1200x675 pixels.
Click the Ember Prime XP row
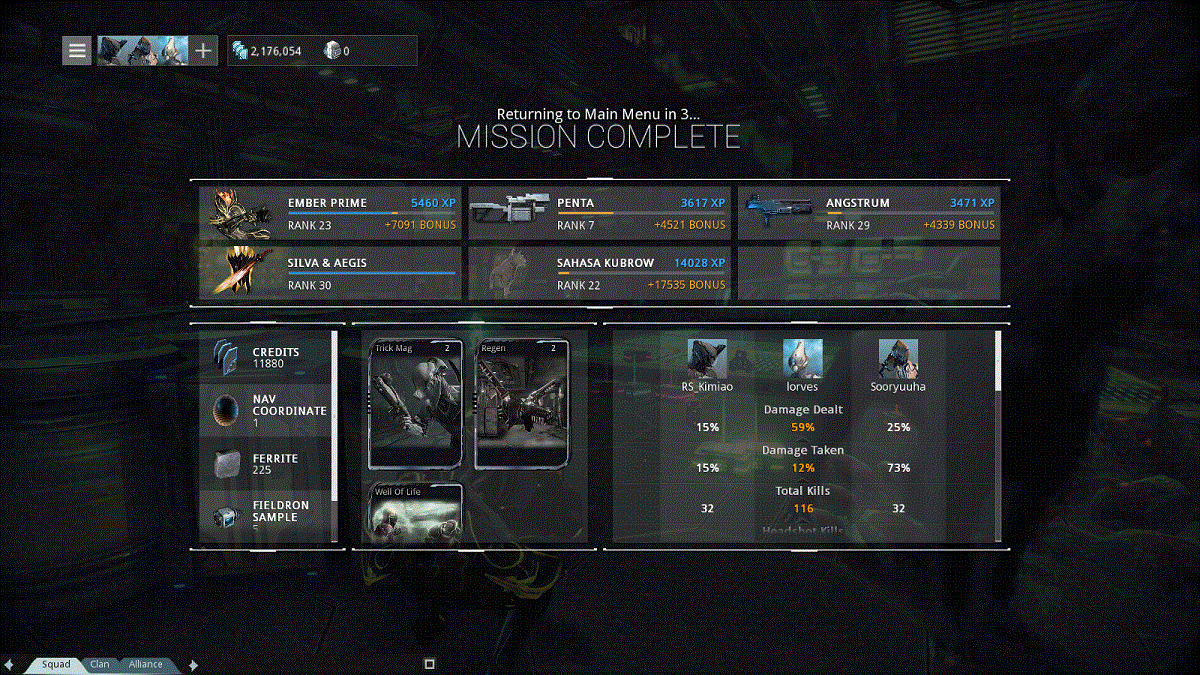coord(330,213)
